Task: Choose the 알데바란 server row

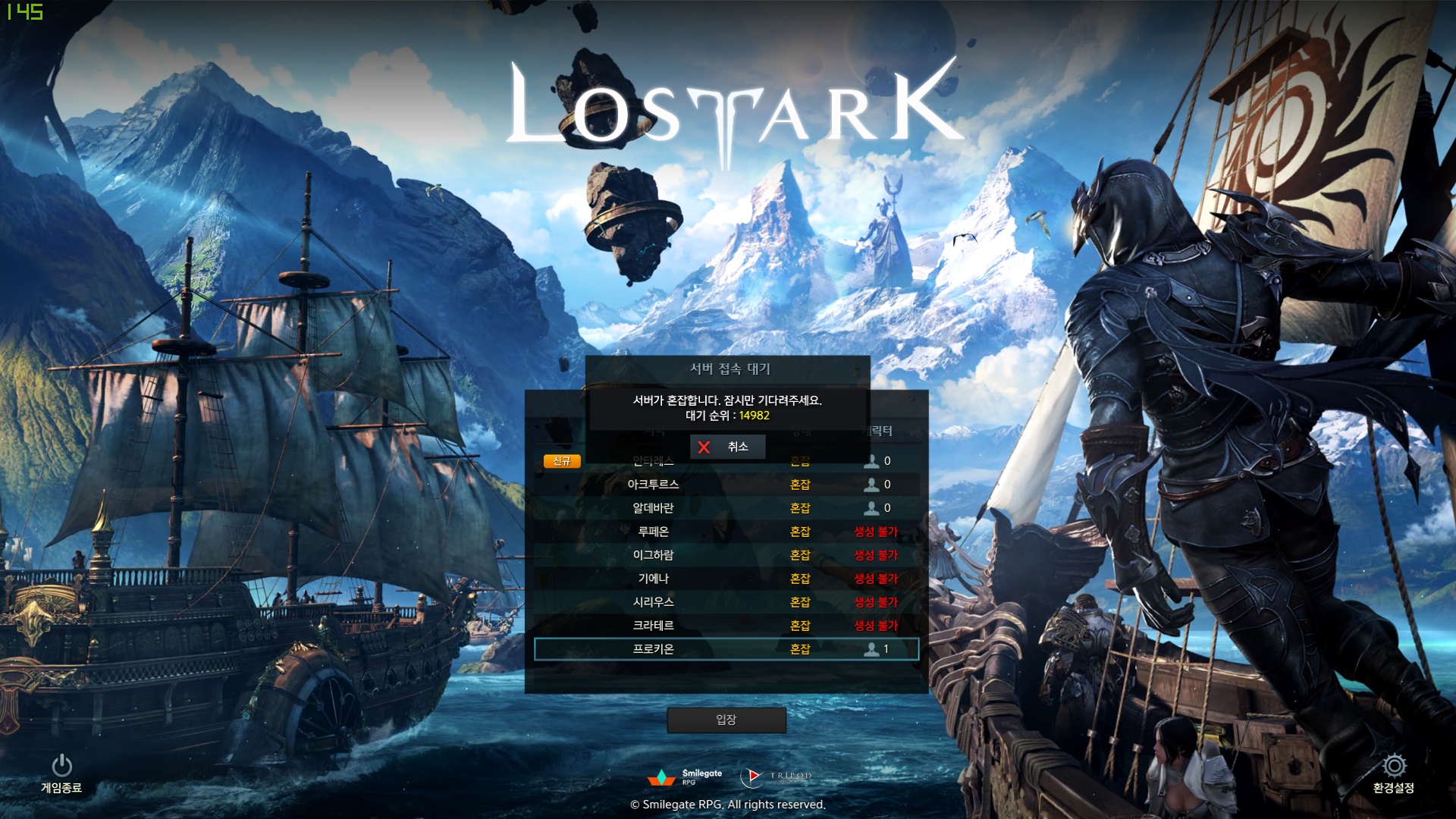Action: (x=726, y=508)
